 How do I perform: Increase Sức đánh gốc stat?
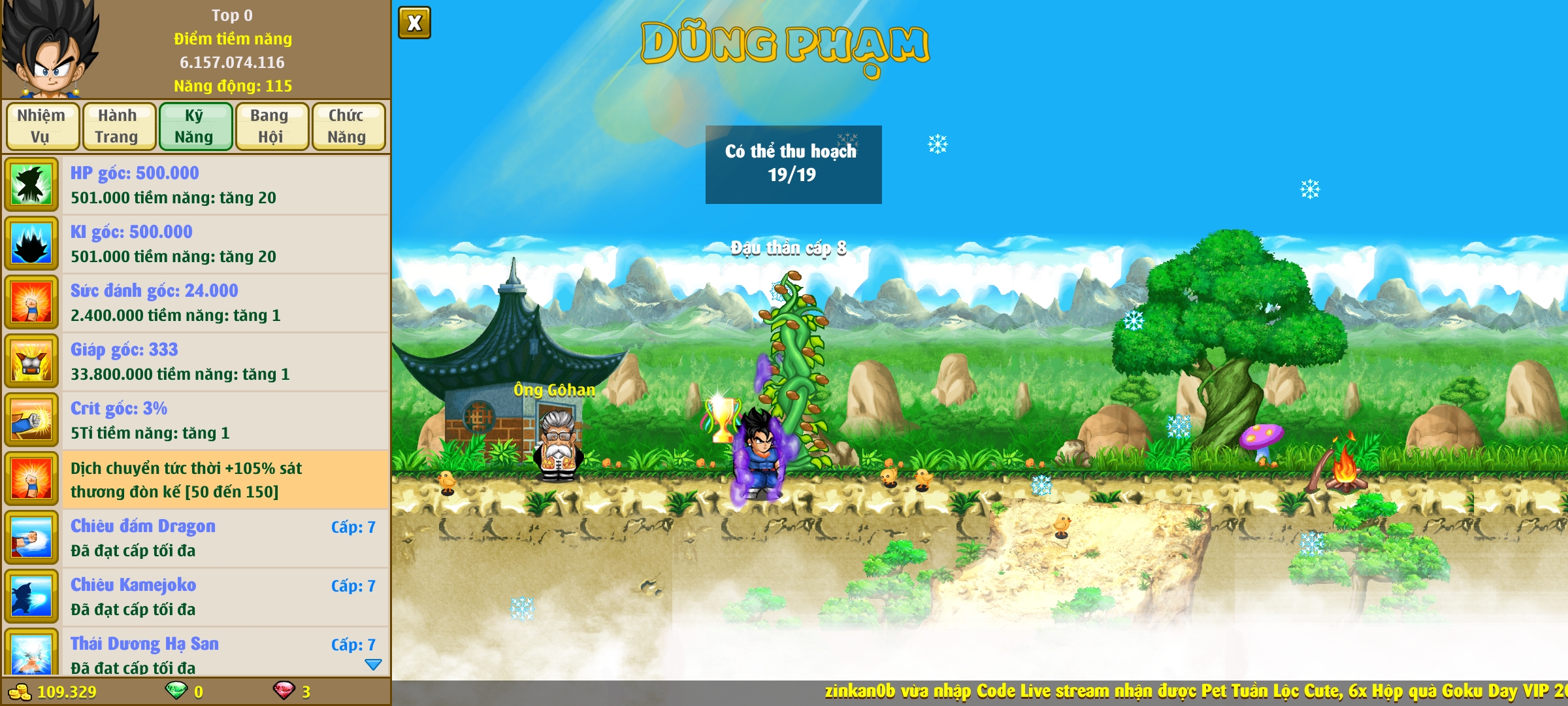[196, 303]
